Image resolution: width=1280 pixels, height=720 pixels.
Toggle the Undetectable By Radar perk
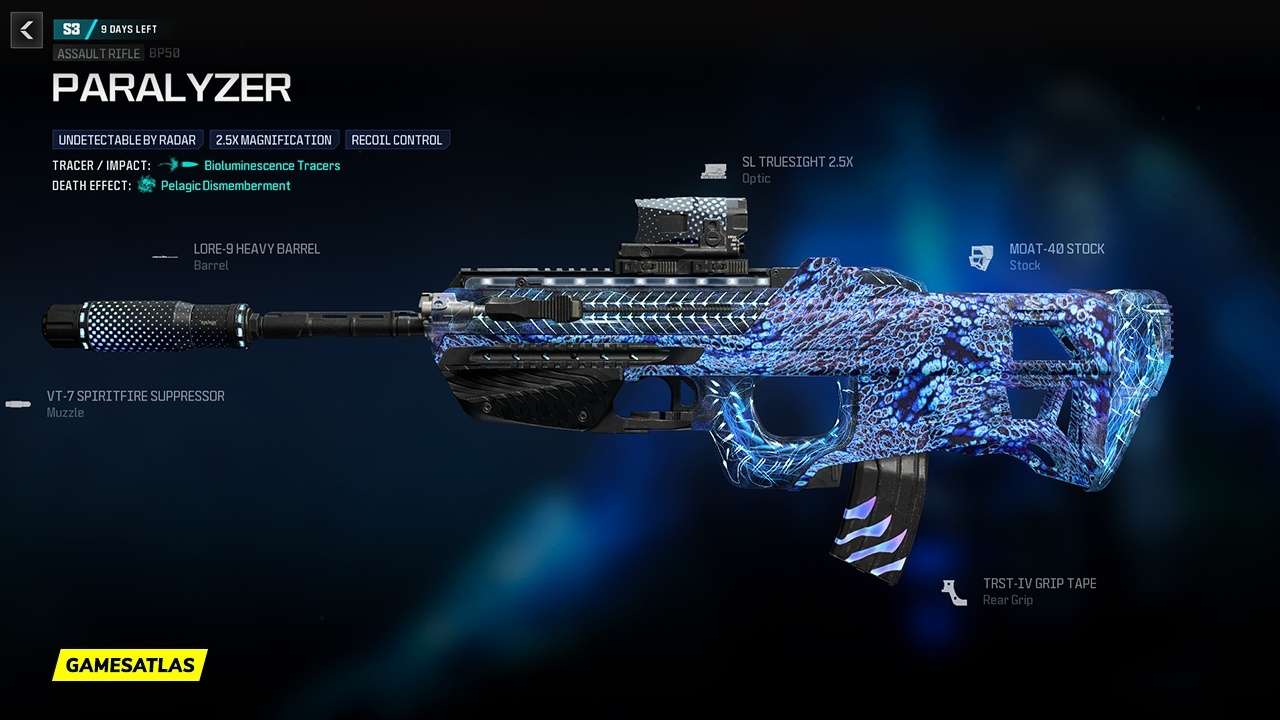(x=127, y=139)
